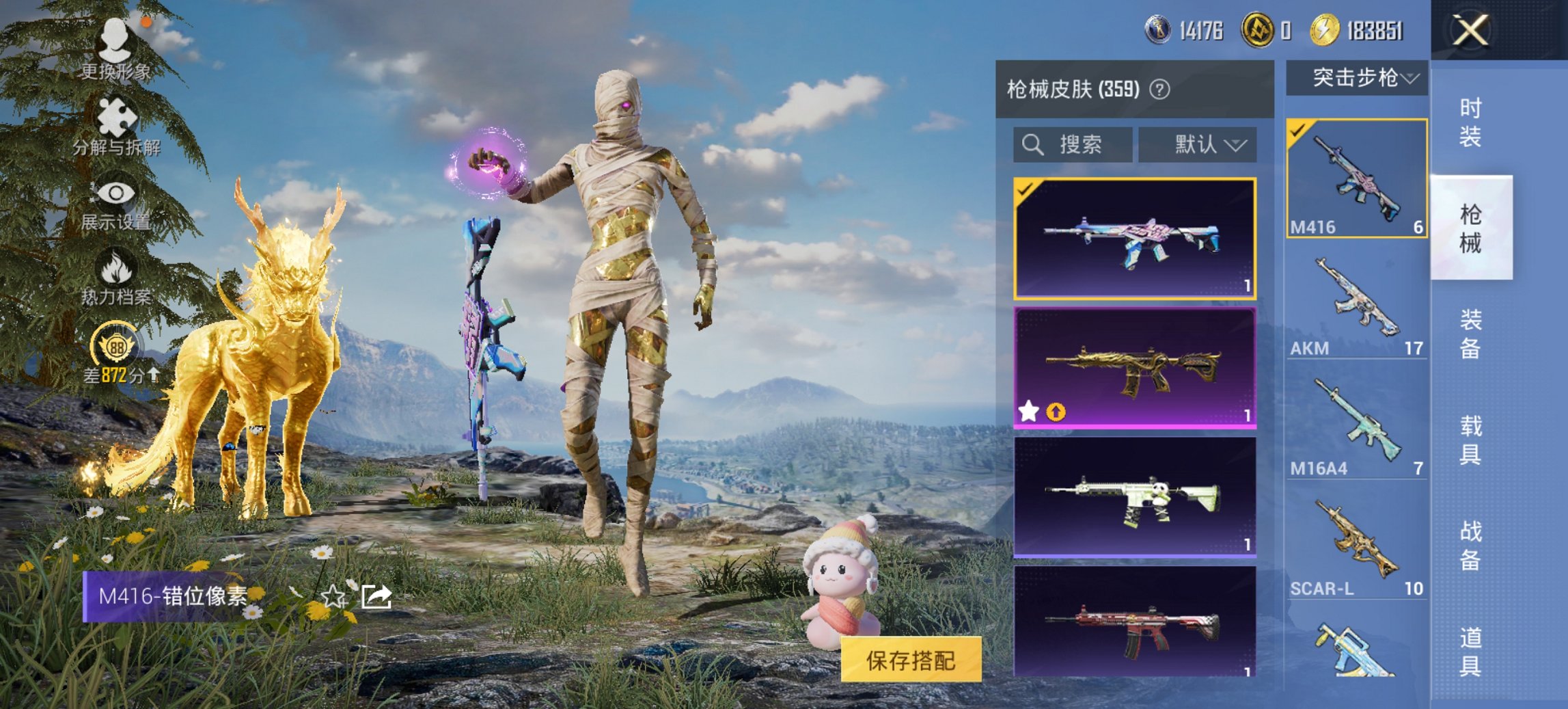The image size is (1568, 709).
Task: Open the 分解与拆解 dismantle tool
Action: coord(116,125)
